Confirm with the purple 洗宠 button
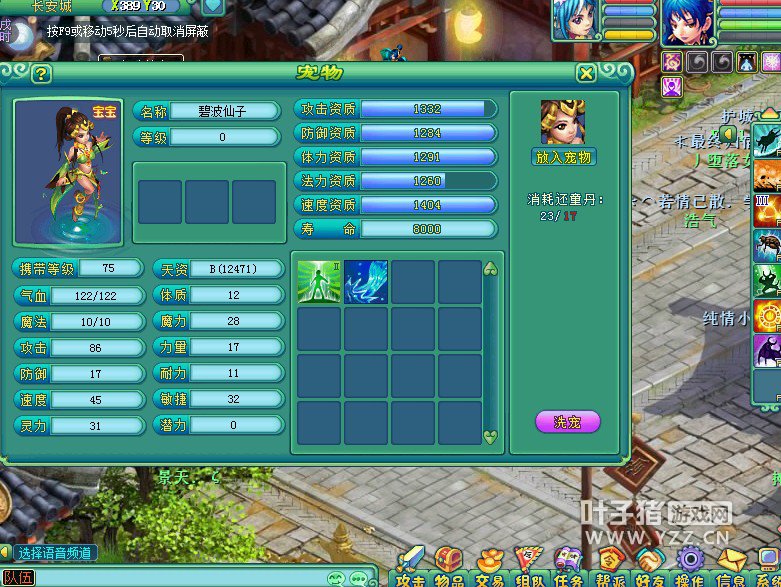This screenshot has width=781, height=587. point(567,422)
